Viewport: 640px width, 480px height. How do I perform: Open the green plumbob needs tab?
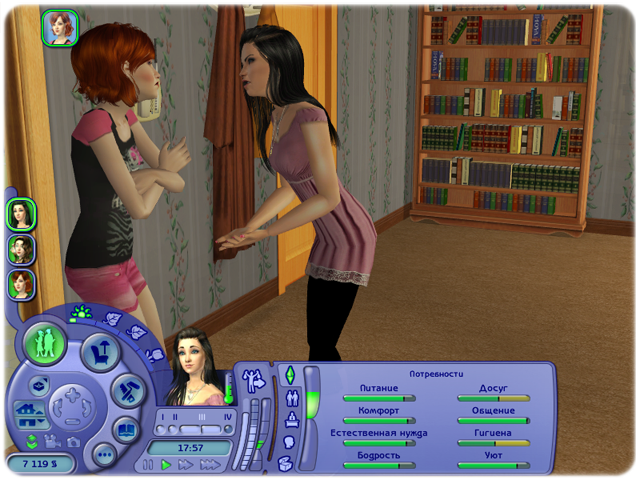(290, 375)
